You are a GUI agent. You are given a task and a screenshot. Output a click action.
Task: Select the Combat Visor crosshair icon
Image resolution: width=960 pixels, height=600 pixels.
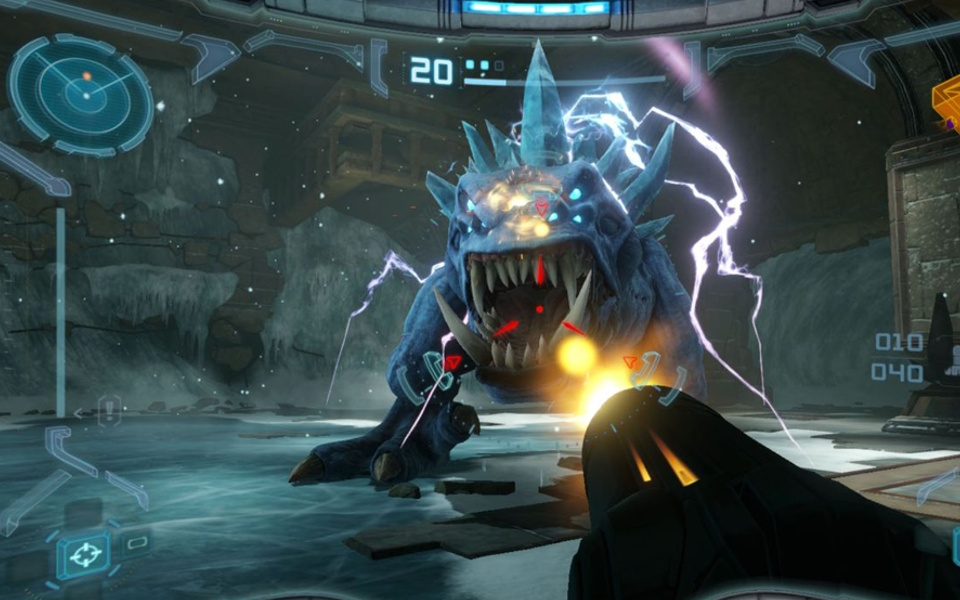point(83,553)
